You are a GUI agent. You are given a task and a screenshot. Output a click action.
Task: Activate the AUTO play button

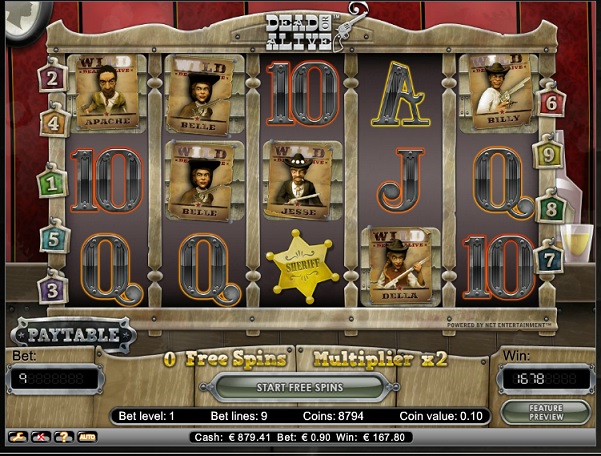pyautogui.click(x=87, y=437)
